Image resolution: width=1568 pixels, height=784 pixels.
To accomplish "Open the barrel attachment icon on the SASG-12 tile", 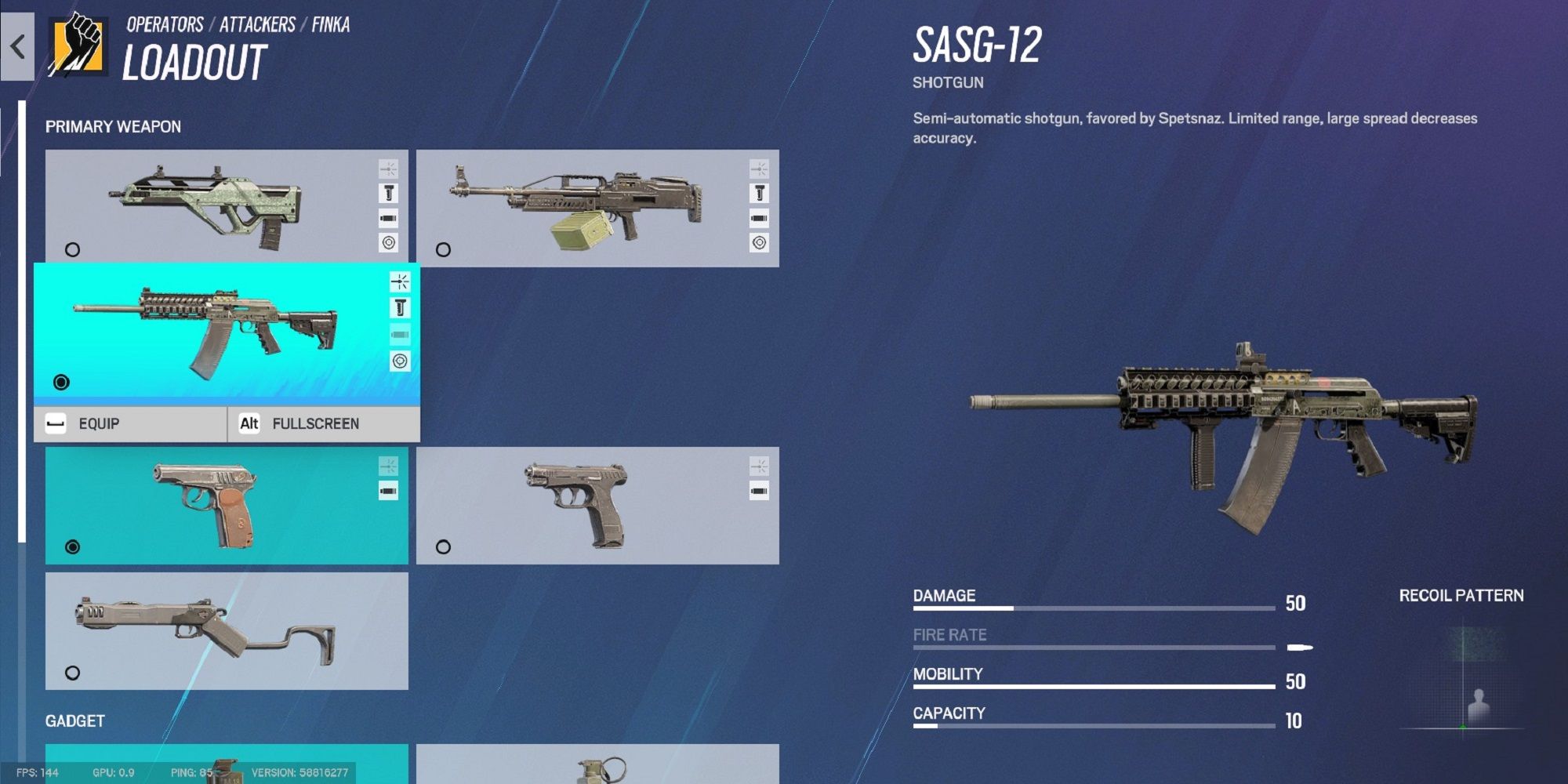I will 401,307.
